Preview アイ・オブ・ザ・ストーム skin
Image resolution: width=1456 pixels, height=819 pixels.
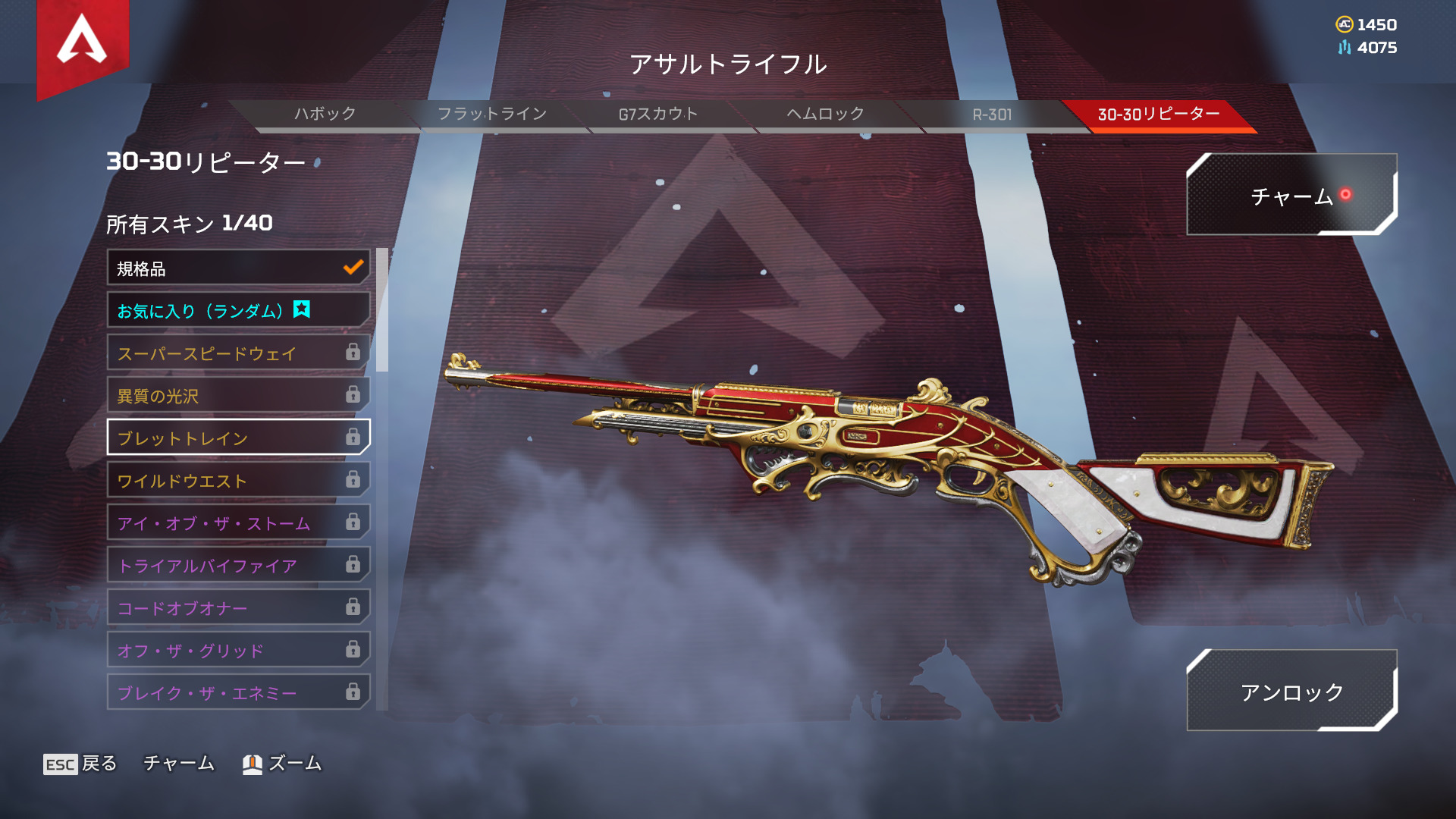point(238,523)
